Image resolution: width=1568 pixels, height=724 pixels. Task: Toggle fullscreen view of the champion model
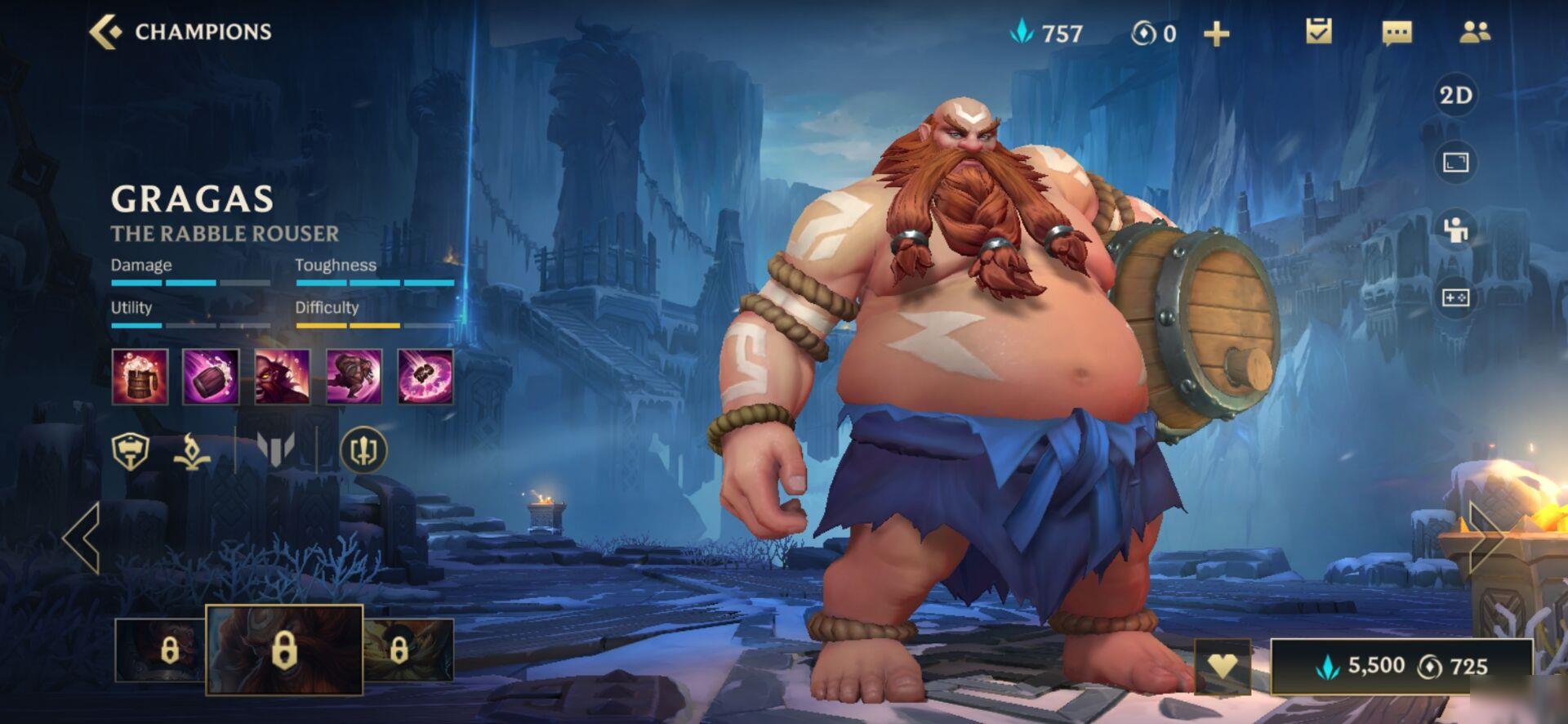[x=1455, y=163]
